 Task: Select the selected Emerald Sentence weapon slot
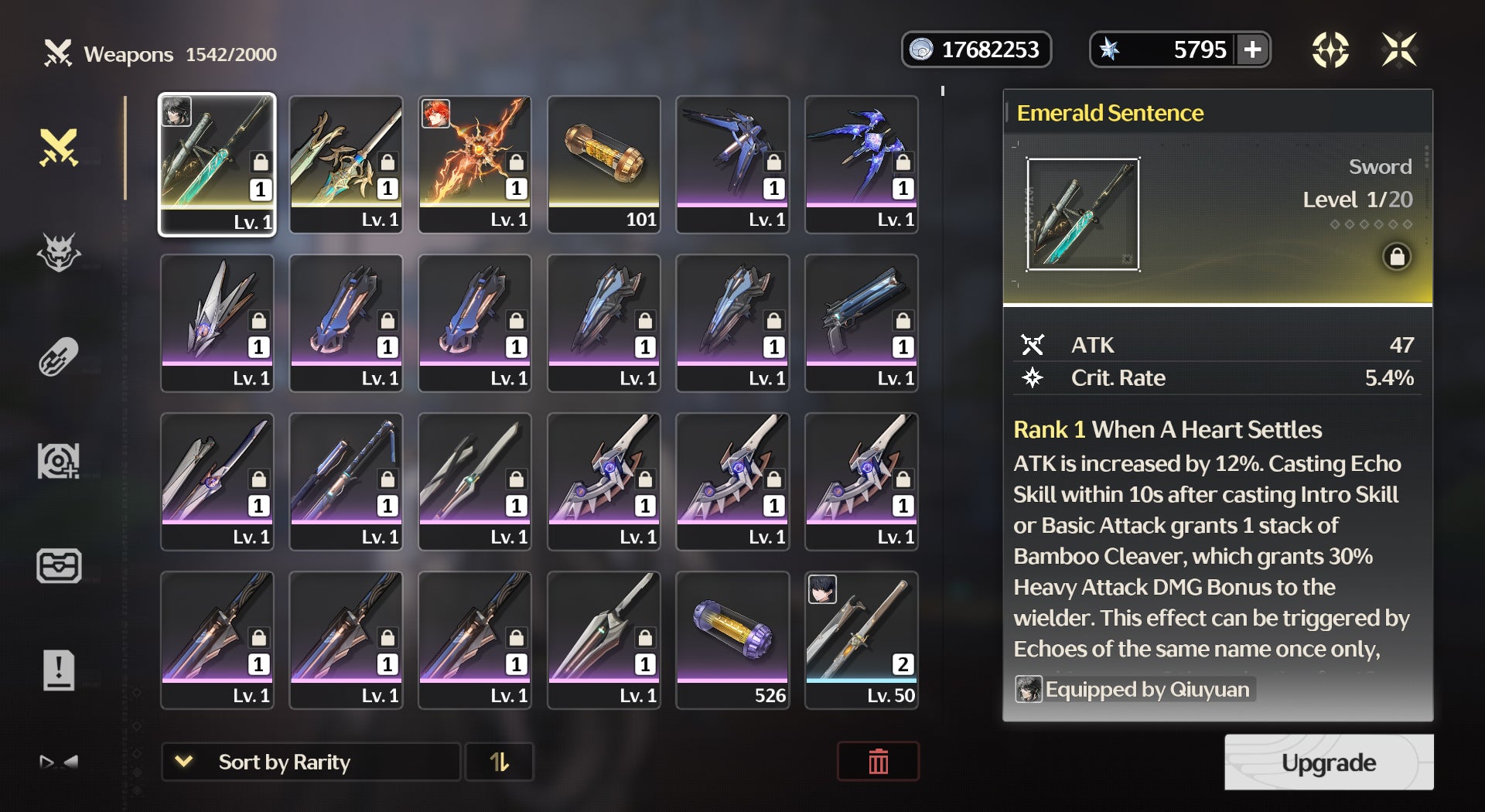pyautogui.click(x=217, y=163)
